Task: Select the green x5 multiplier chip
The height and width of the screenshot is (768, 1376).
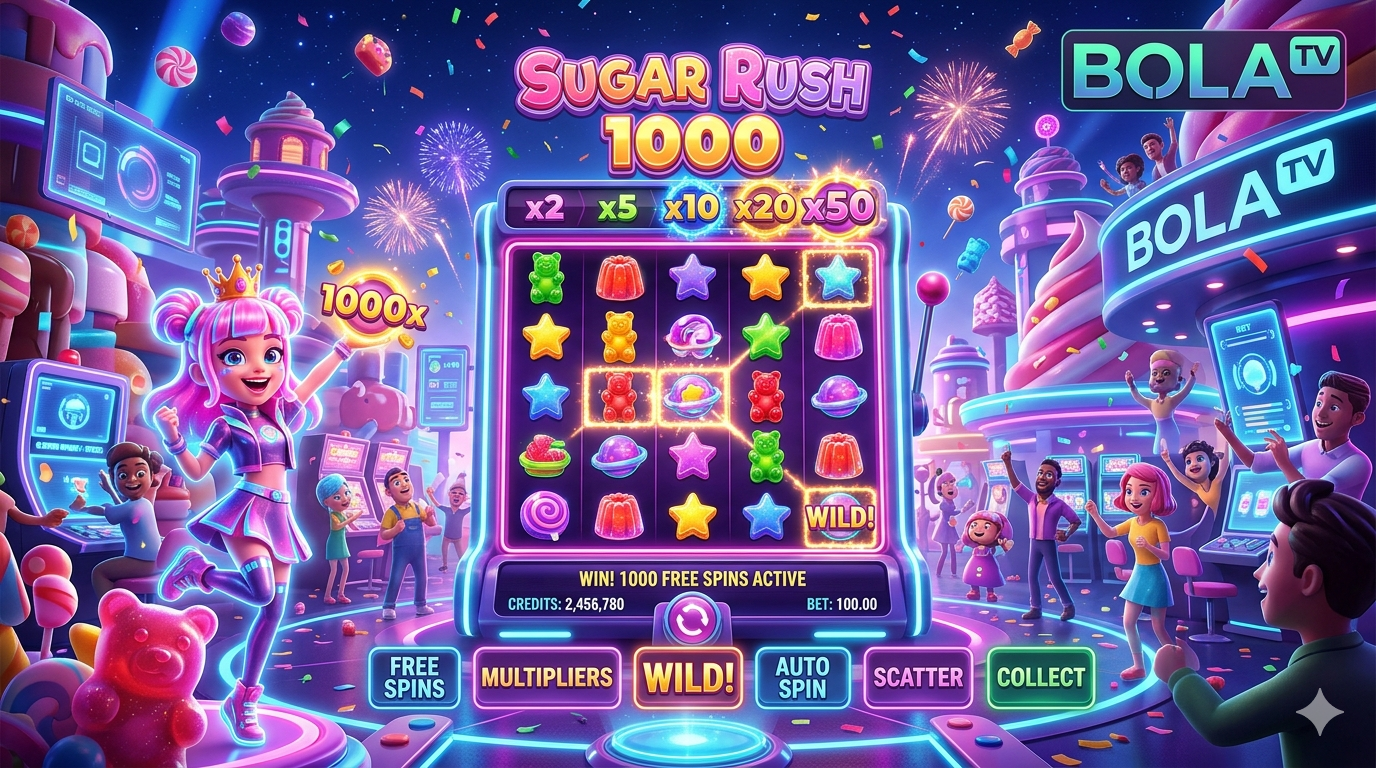Action: (x=616, y=209)
